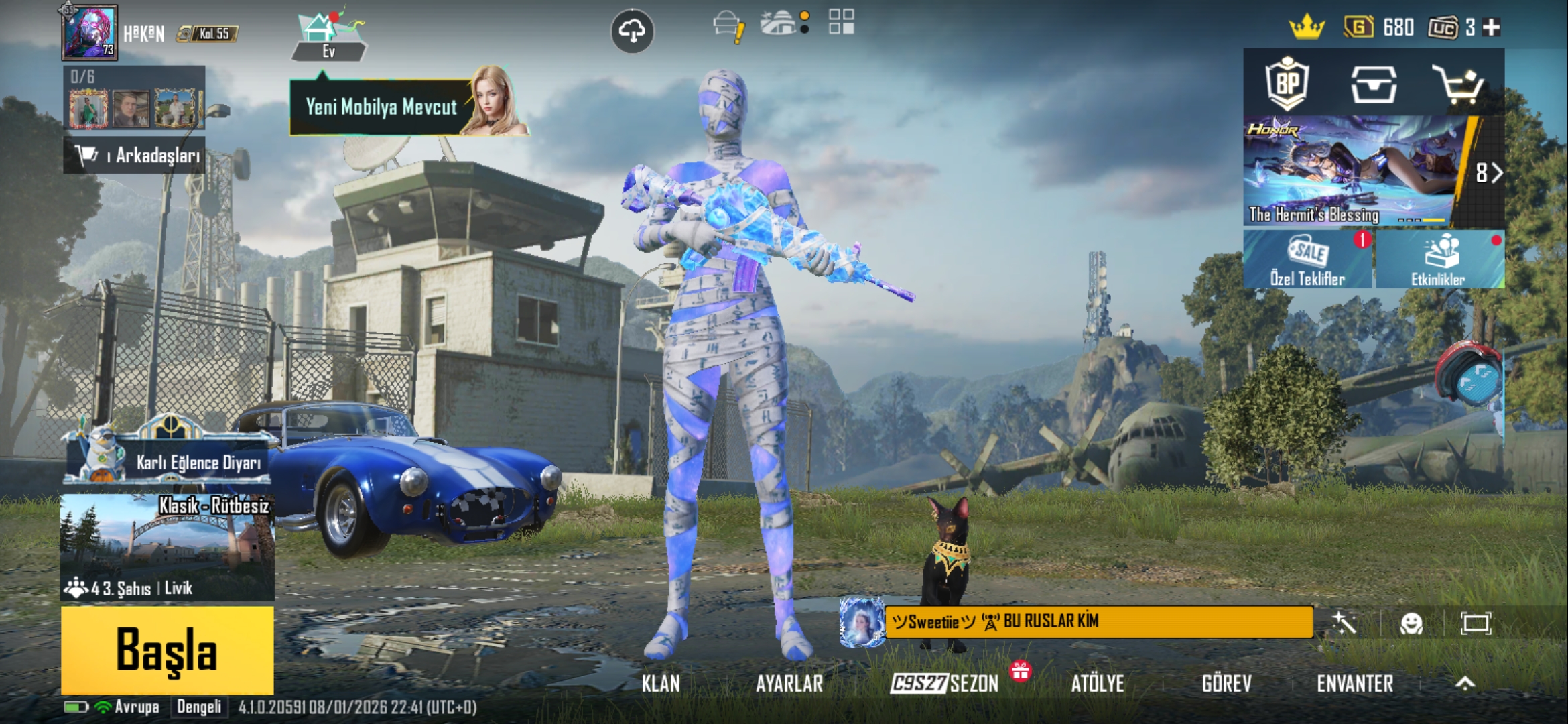This screenshot has height=724, width=1568.
Task: Open the BP battle pass badge
Action: click(1287, 84)
